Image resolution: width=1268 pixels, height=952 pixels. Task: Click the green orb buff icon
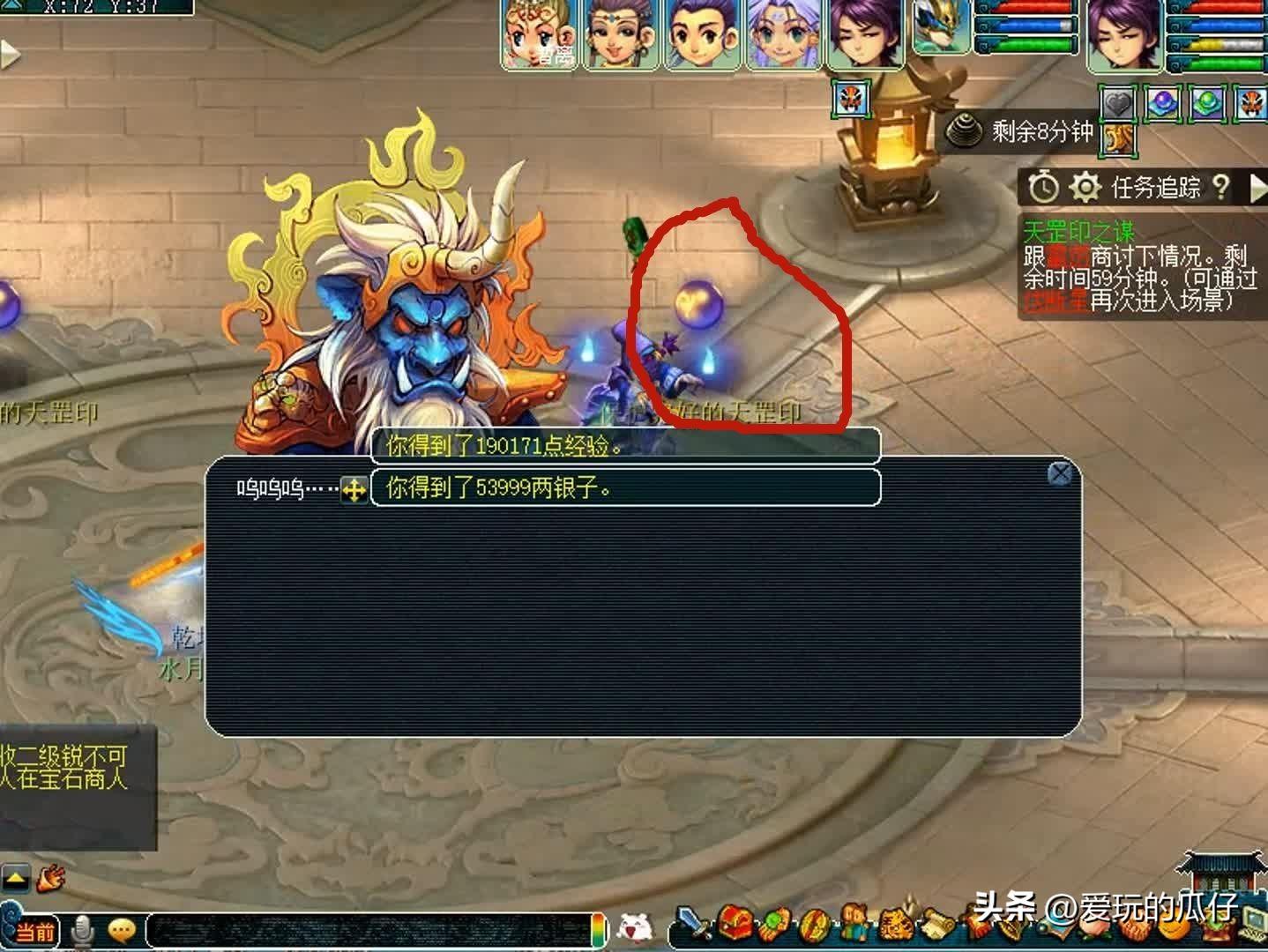[x=1207, y=104]
